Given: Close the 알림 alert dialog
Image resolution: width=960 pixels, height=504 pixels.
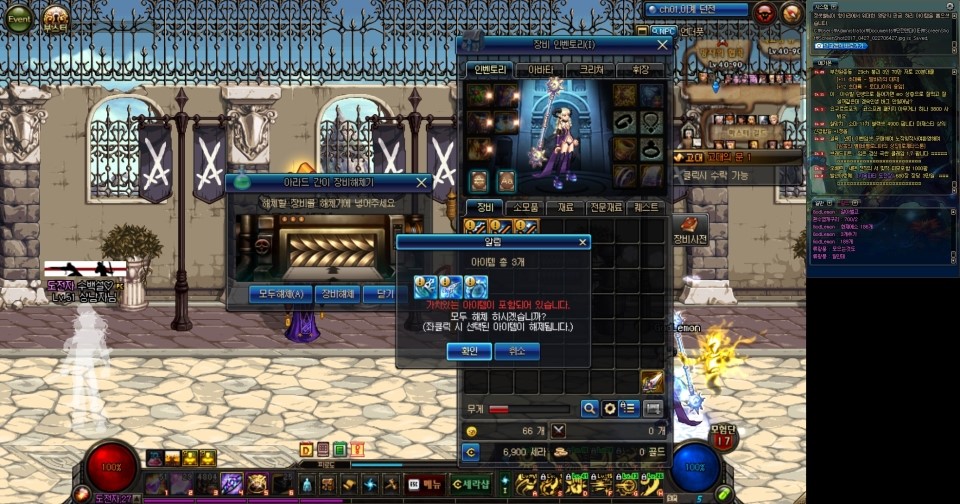Looking at the screenshot, I should click(583, 242).
